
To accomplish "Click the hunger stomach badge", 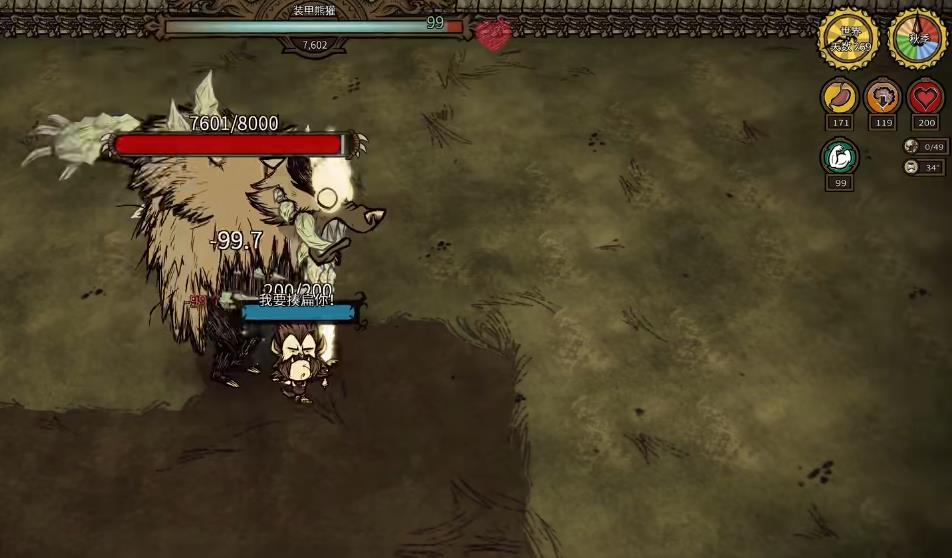I will [x=839, y=97].
